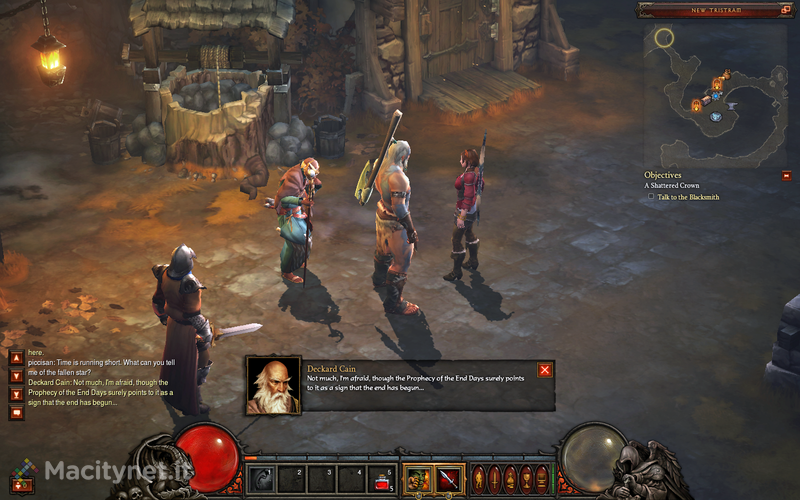The width and height of the screenshot is (800, 500).
Task: Open the treasure chest icon near Macitynet logo
Action: coord(19,484)
